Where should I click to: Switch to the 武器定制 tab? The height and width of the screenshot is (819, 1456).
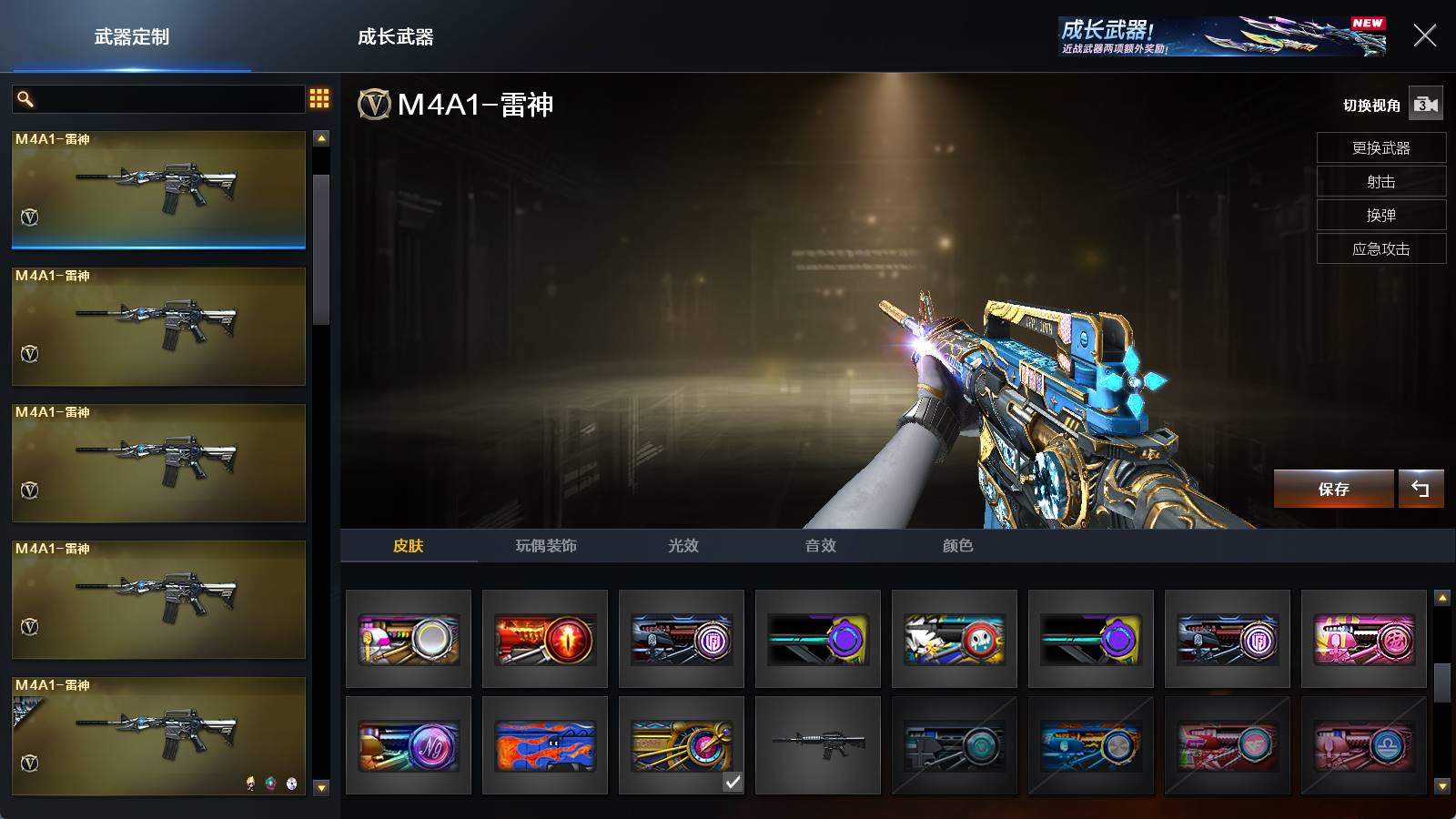click(x=132, y=37)
